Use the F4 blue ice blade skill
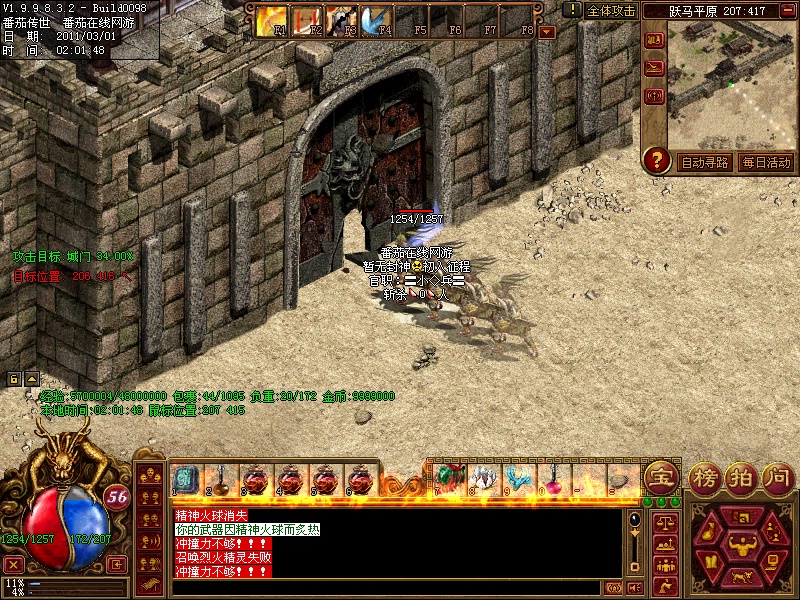Viewport: 800px width, 600px height. (376, 20)
